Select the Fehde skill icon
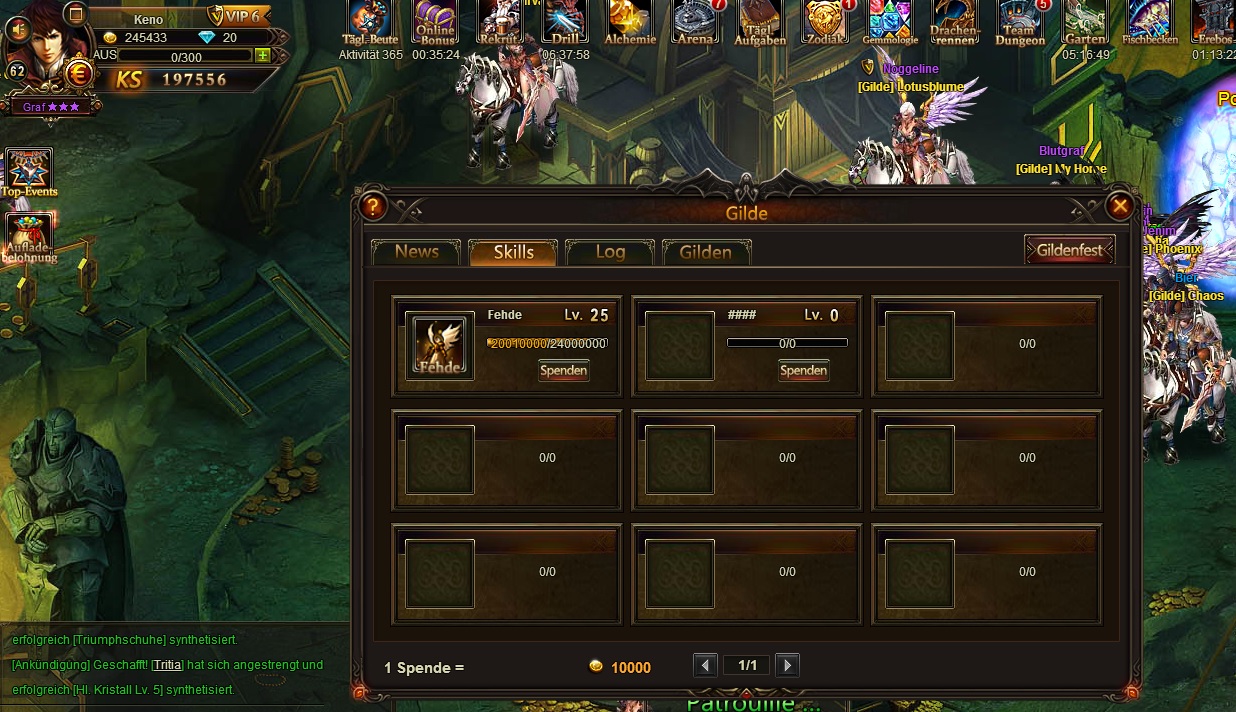This screenshot has width=1236, height=712. pyautogui.click(x=440, y=346)
